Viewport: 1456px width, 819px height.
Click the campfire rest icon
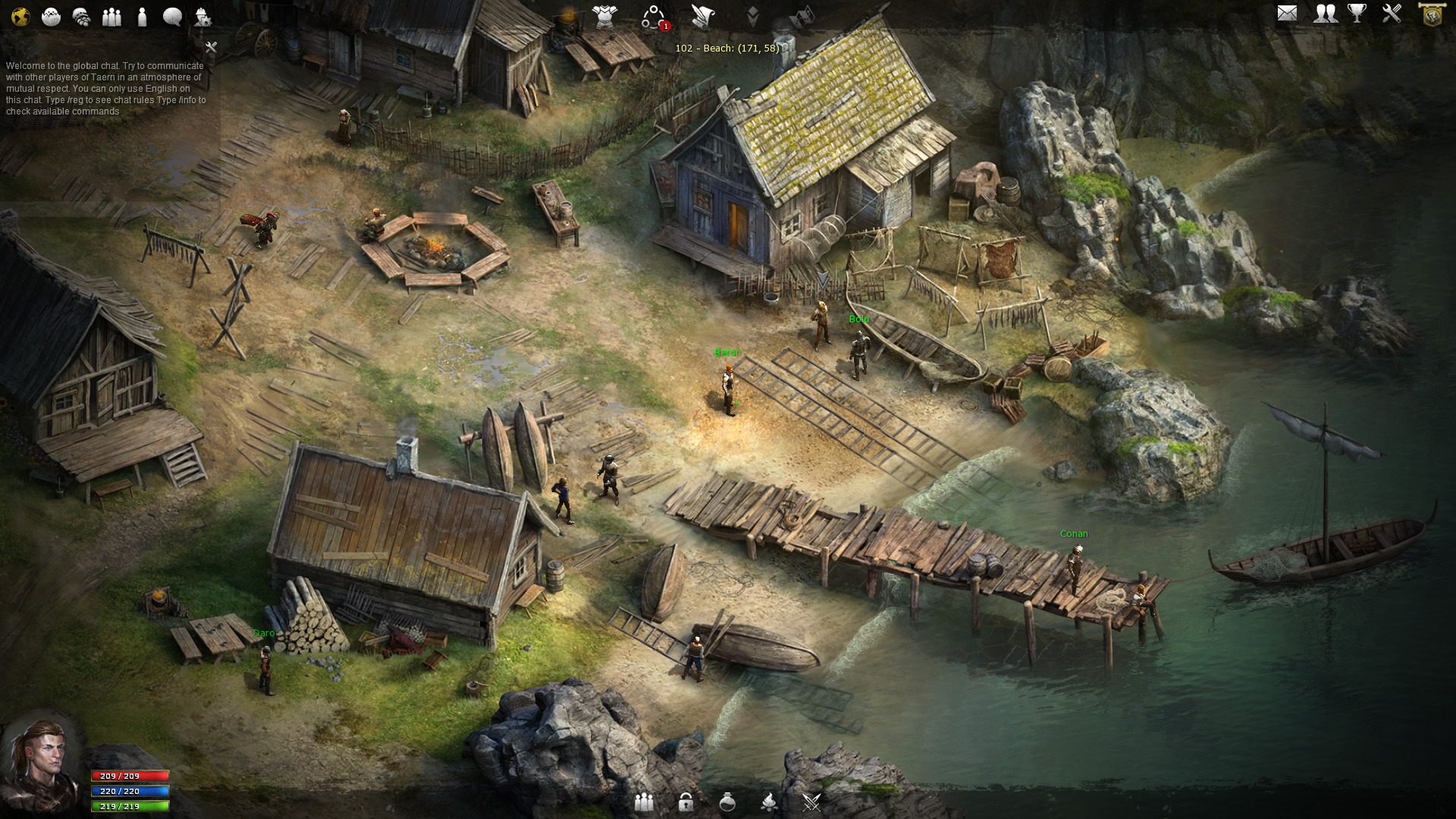click(x=769, y=802)
